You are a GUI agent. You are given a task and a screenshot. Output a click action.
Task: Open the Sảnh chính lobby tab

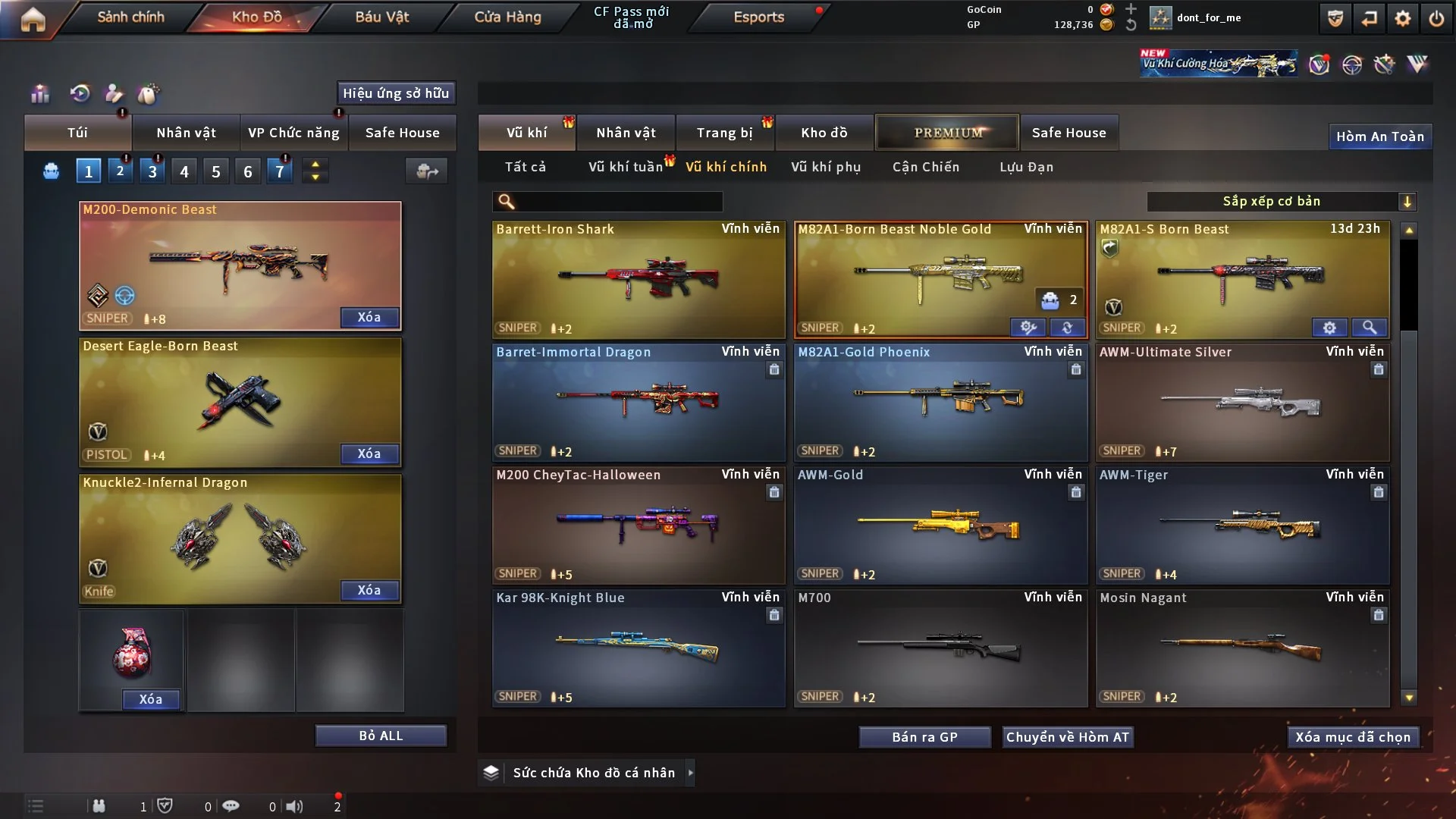pos(130,17)
